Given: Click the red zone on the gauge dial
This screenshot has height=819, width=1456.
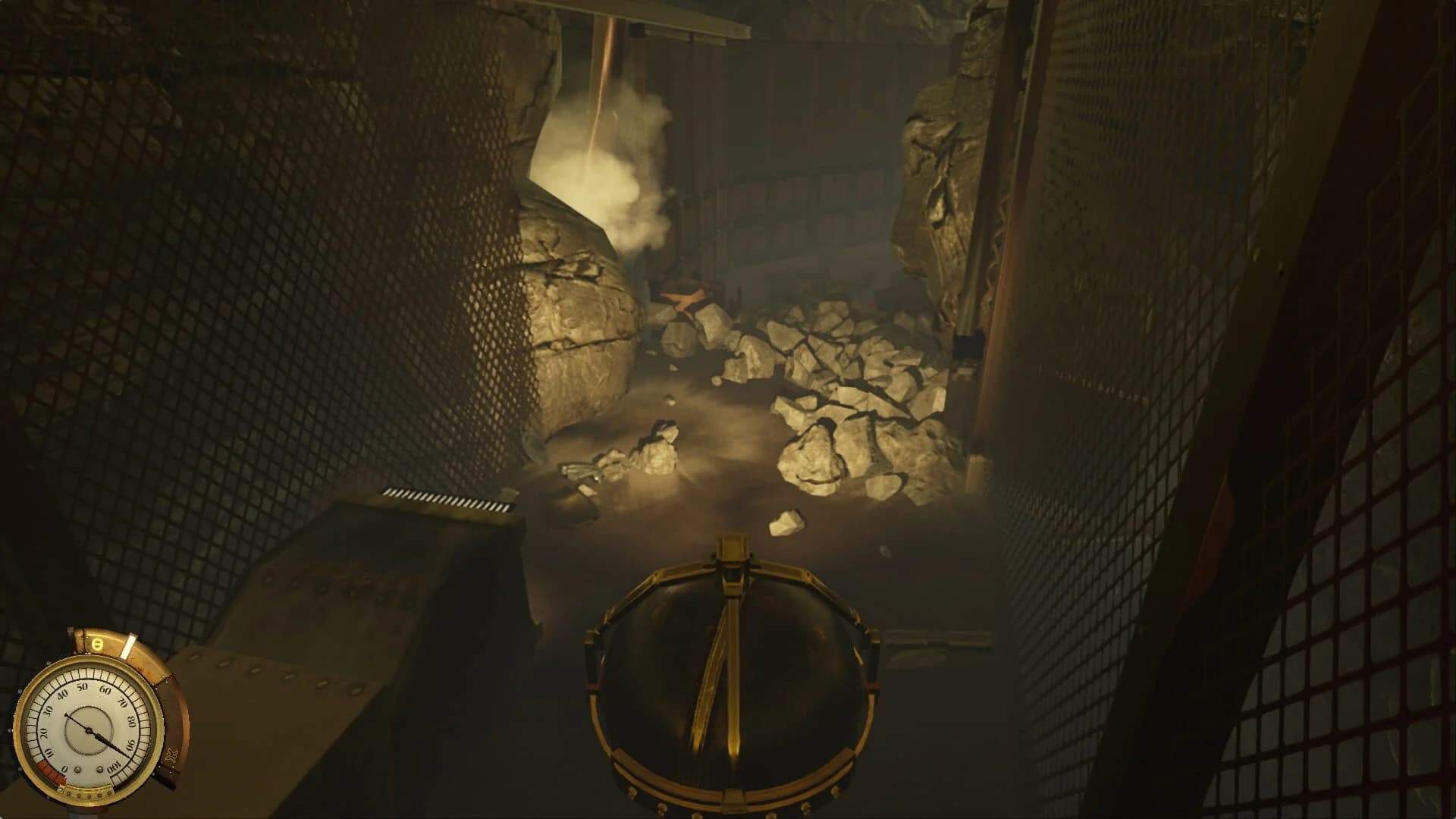Looking at the screenshot, I should tap(50, 772).
